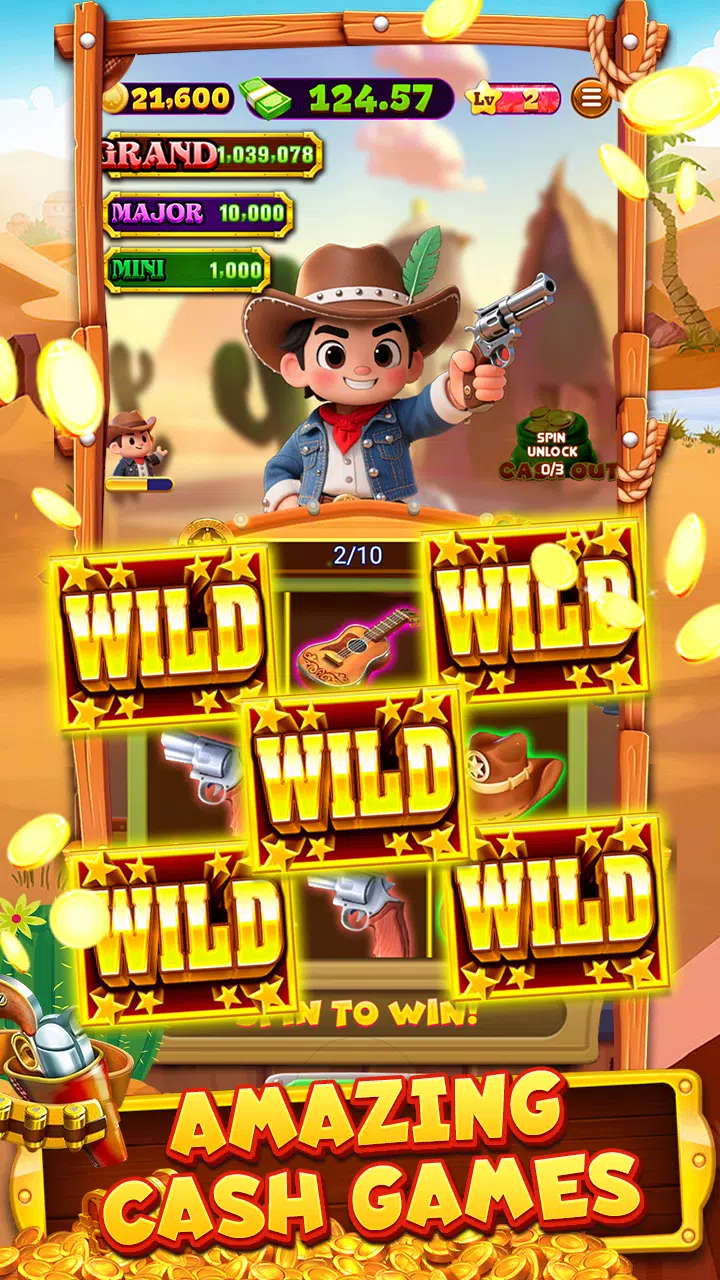Image resolution: width=720 pixels, height=1280 pixels.
Task: Open the hamburger menu button
Action: [x=591, y=98]
